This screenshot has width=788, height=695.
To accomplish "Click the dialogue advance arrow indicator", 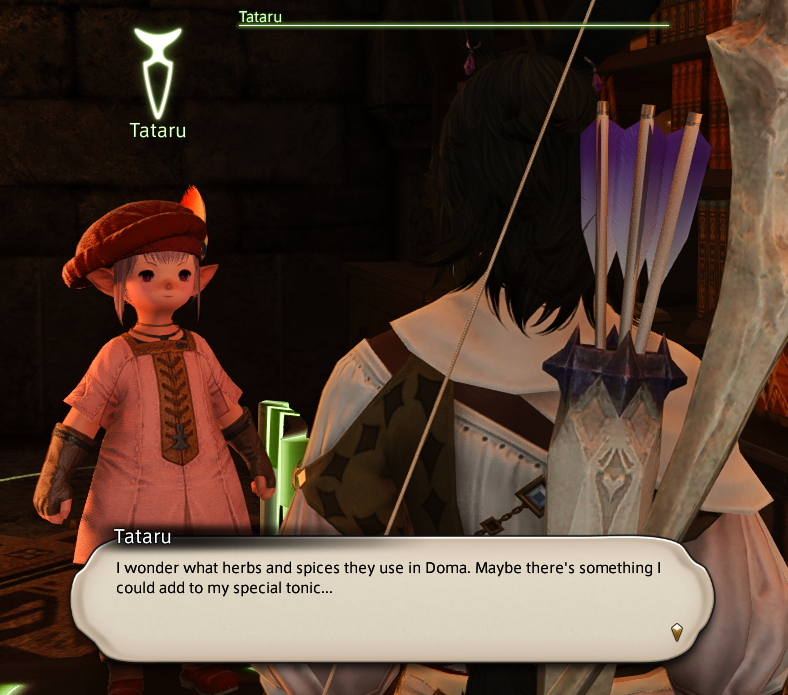I will click(677, 631).
